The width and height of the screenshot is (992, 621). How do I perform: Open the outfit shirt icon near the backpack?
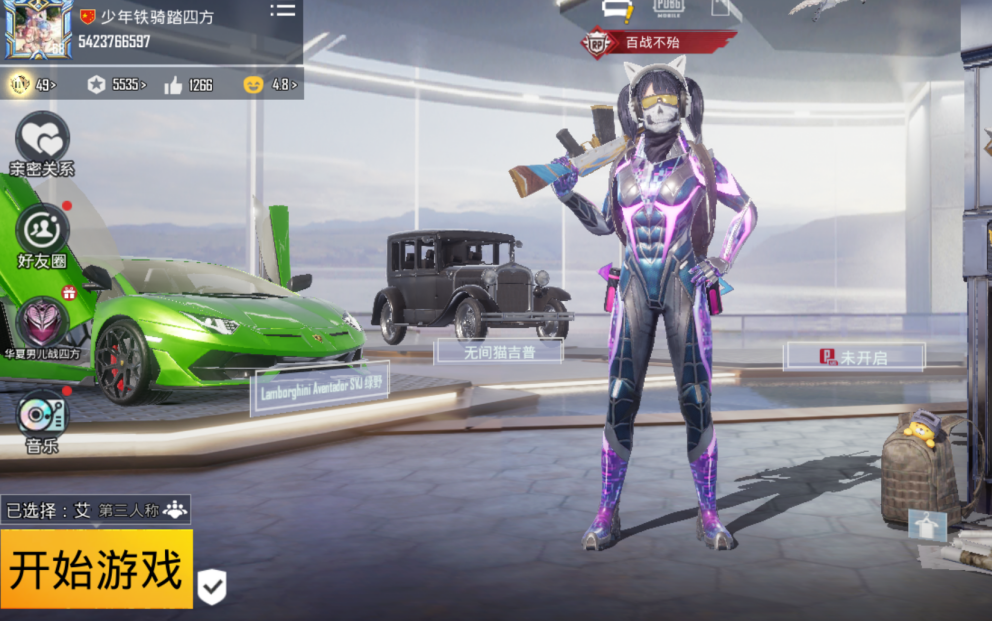point(926,525)
